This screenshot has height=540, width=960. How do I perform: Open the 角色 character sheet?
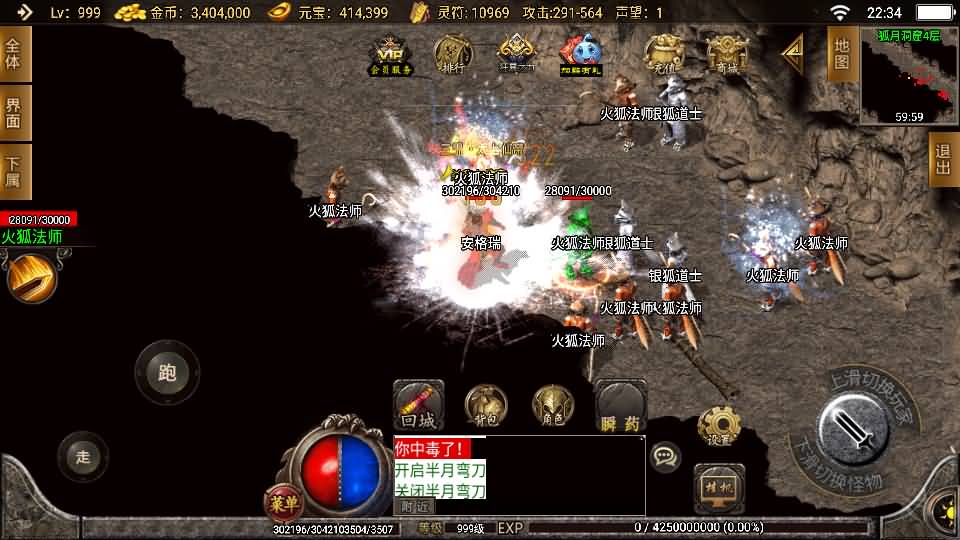(552, 405)
